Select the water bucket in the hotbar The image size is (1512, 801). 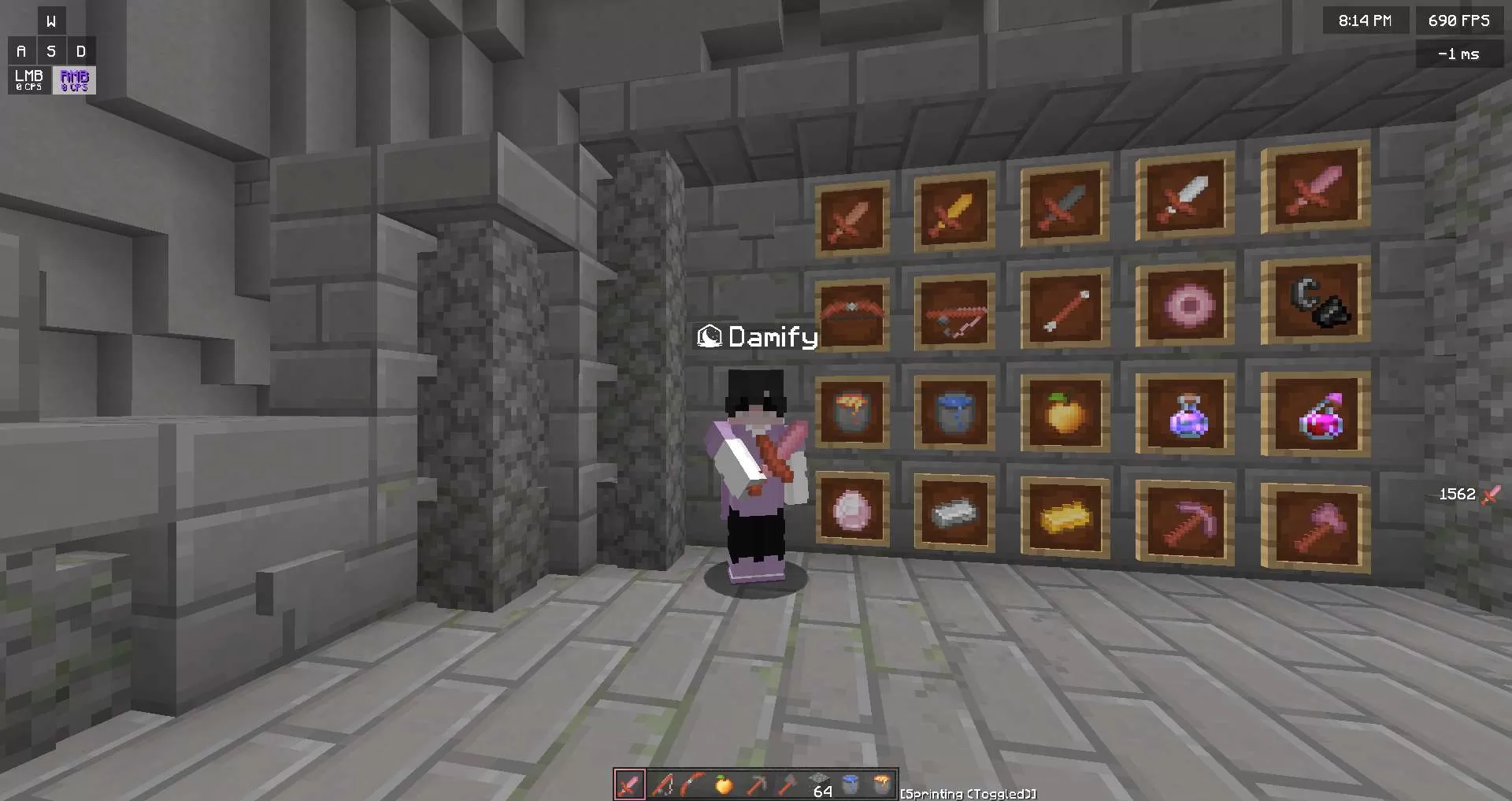[849, 785]
